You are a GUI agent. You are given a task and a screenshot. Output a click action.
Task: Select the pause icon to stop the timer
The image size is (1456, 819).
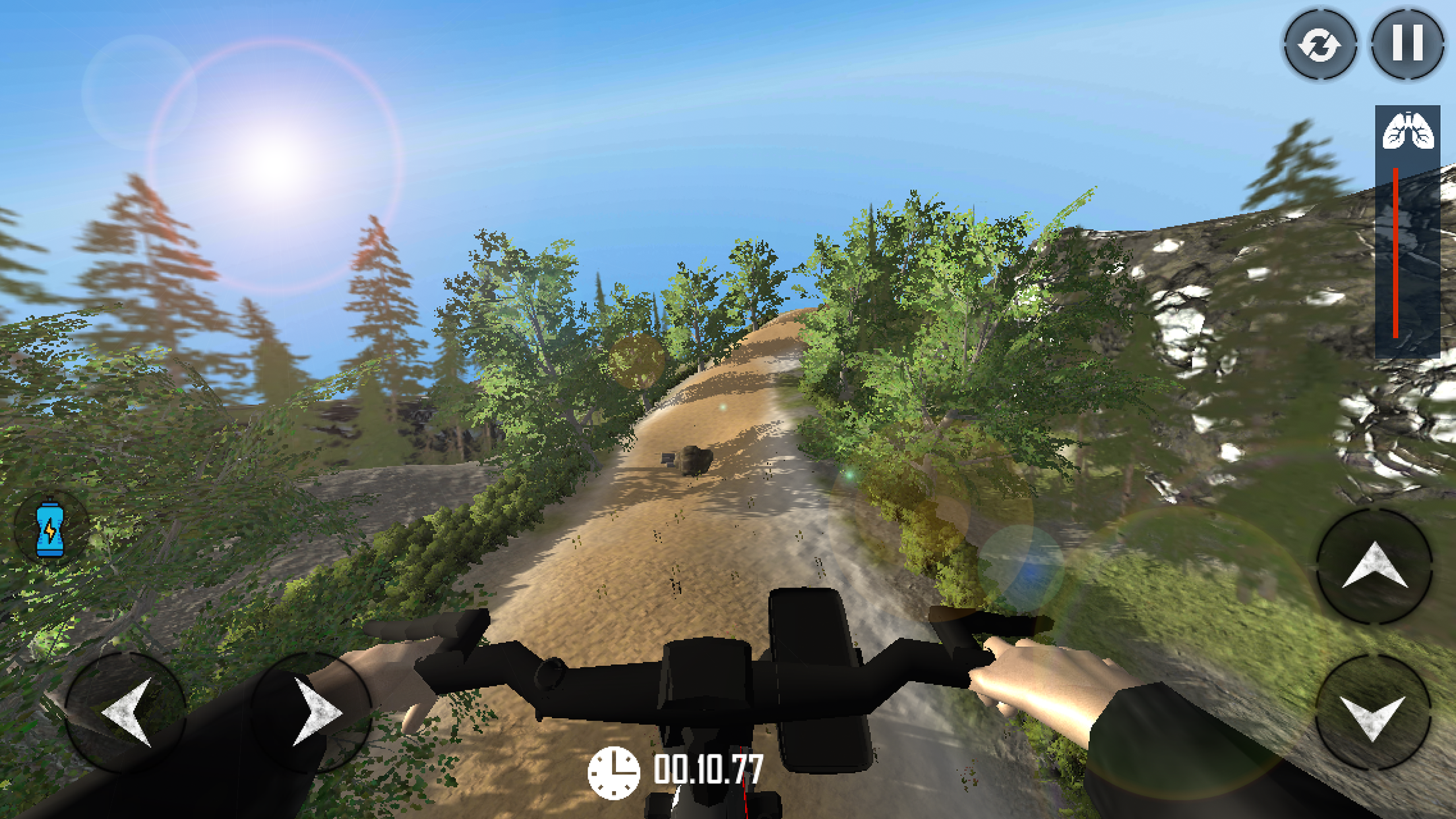click(x=1408, y=45)
